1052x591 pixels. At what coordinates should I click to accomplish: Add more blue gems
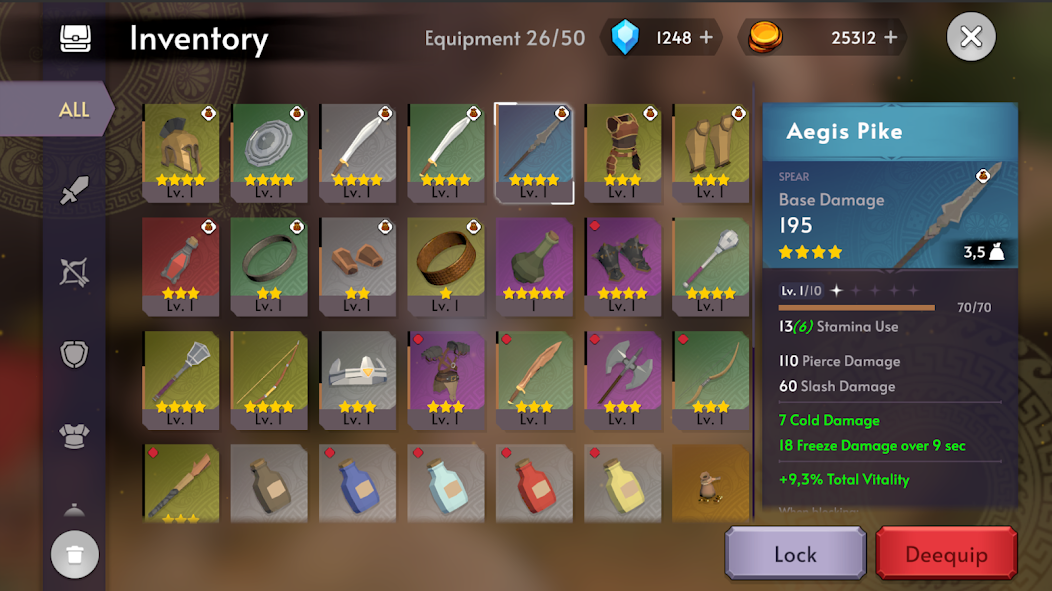click(x=706, y=38)
